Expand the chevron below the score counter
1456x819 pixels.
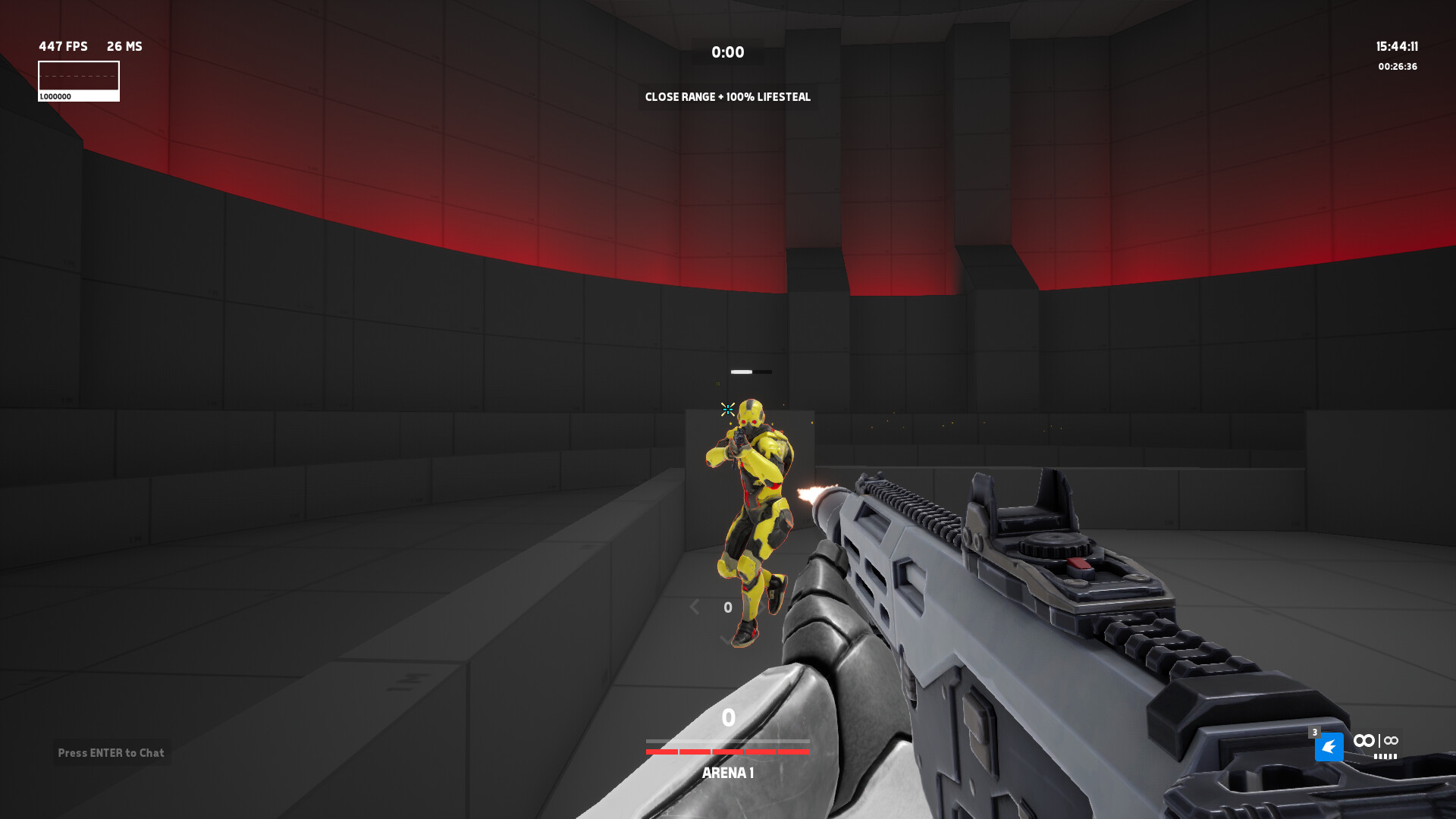pos(726,639)
